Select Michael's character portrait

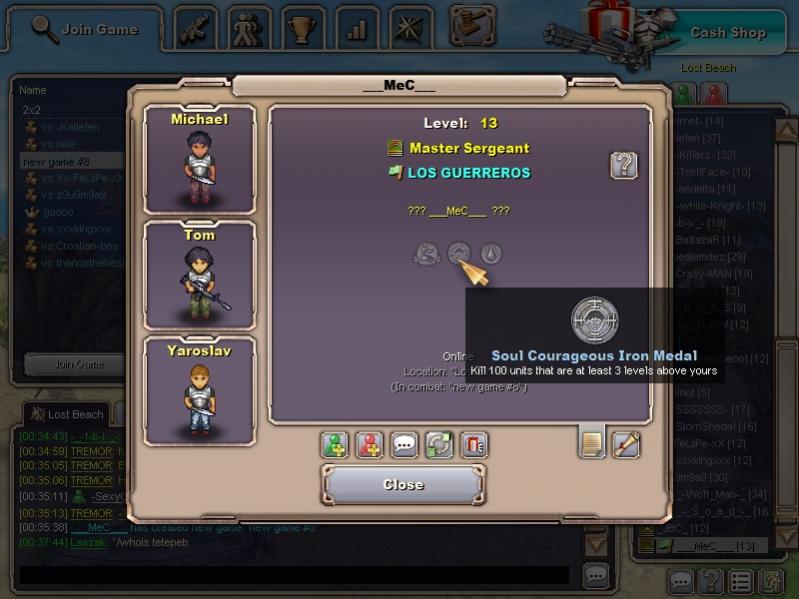tap(199, 160)
